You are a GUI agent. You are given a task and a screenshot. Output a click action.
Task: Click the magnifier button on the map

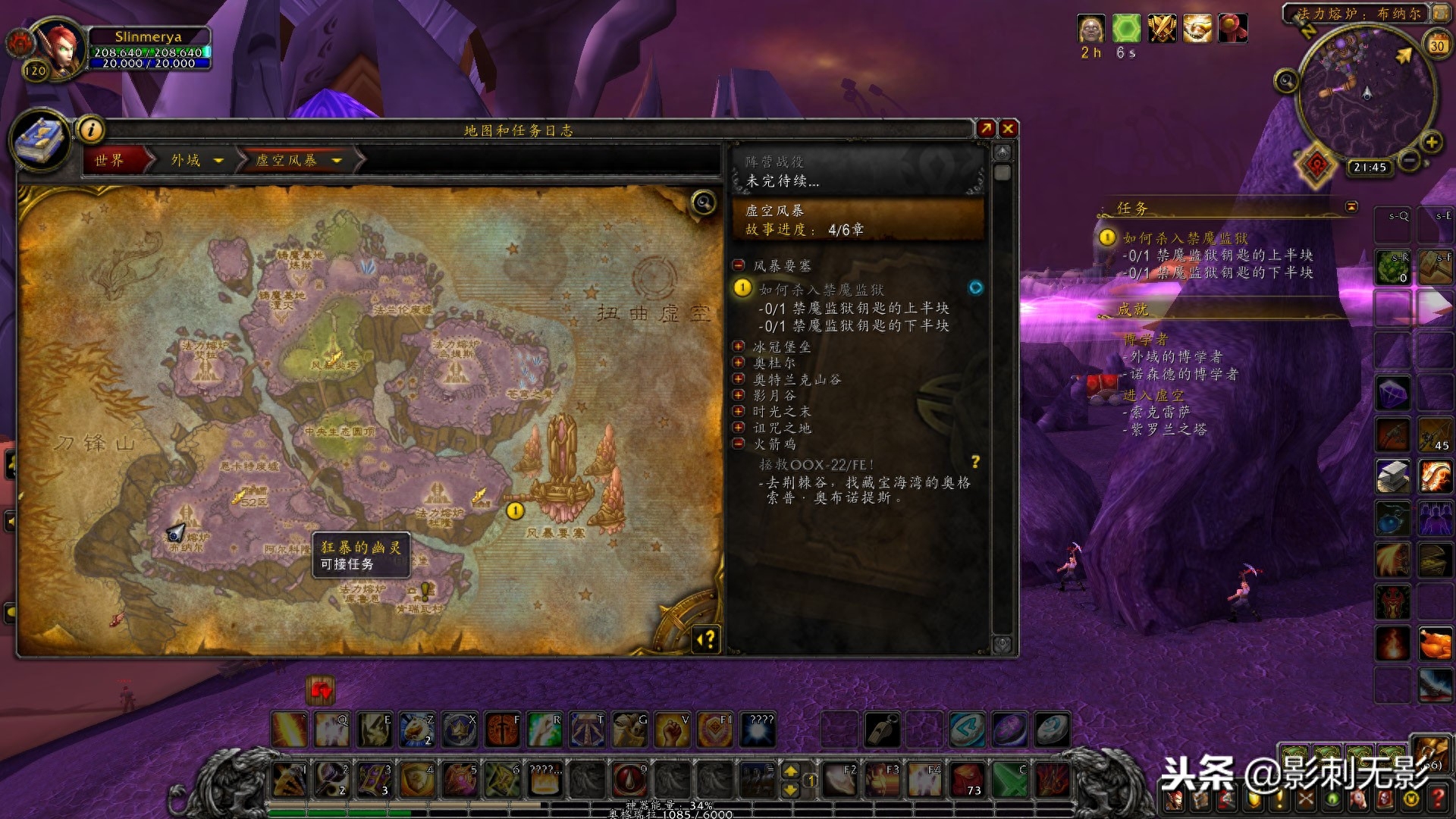[704, 202]
